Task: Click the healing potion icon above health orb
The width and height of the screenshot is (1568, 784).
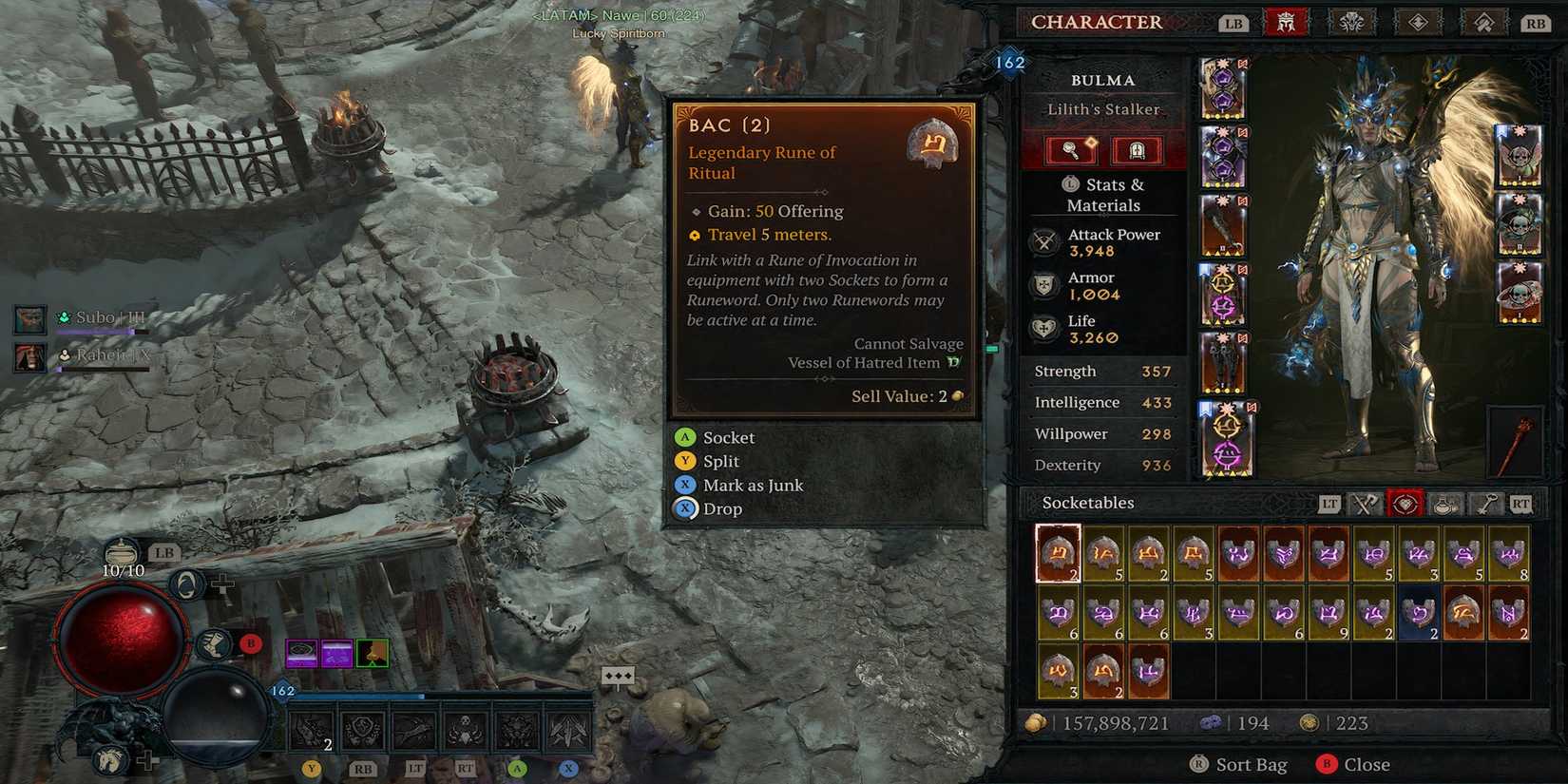Action: (x=122, y=550)
